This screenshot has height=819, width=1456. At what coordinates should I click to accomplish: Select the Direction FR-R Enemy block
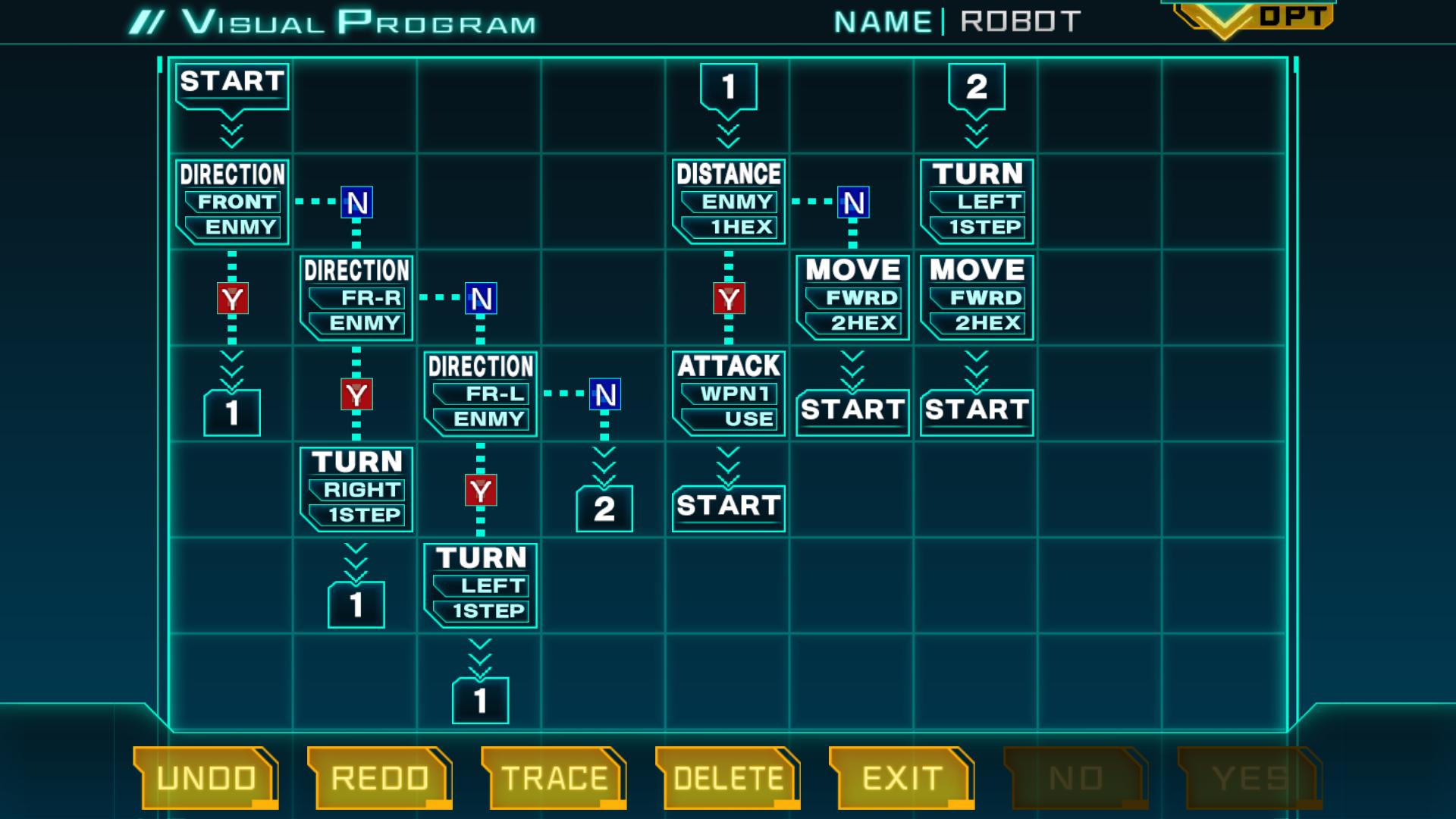(x=356, y=297)
